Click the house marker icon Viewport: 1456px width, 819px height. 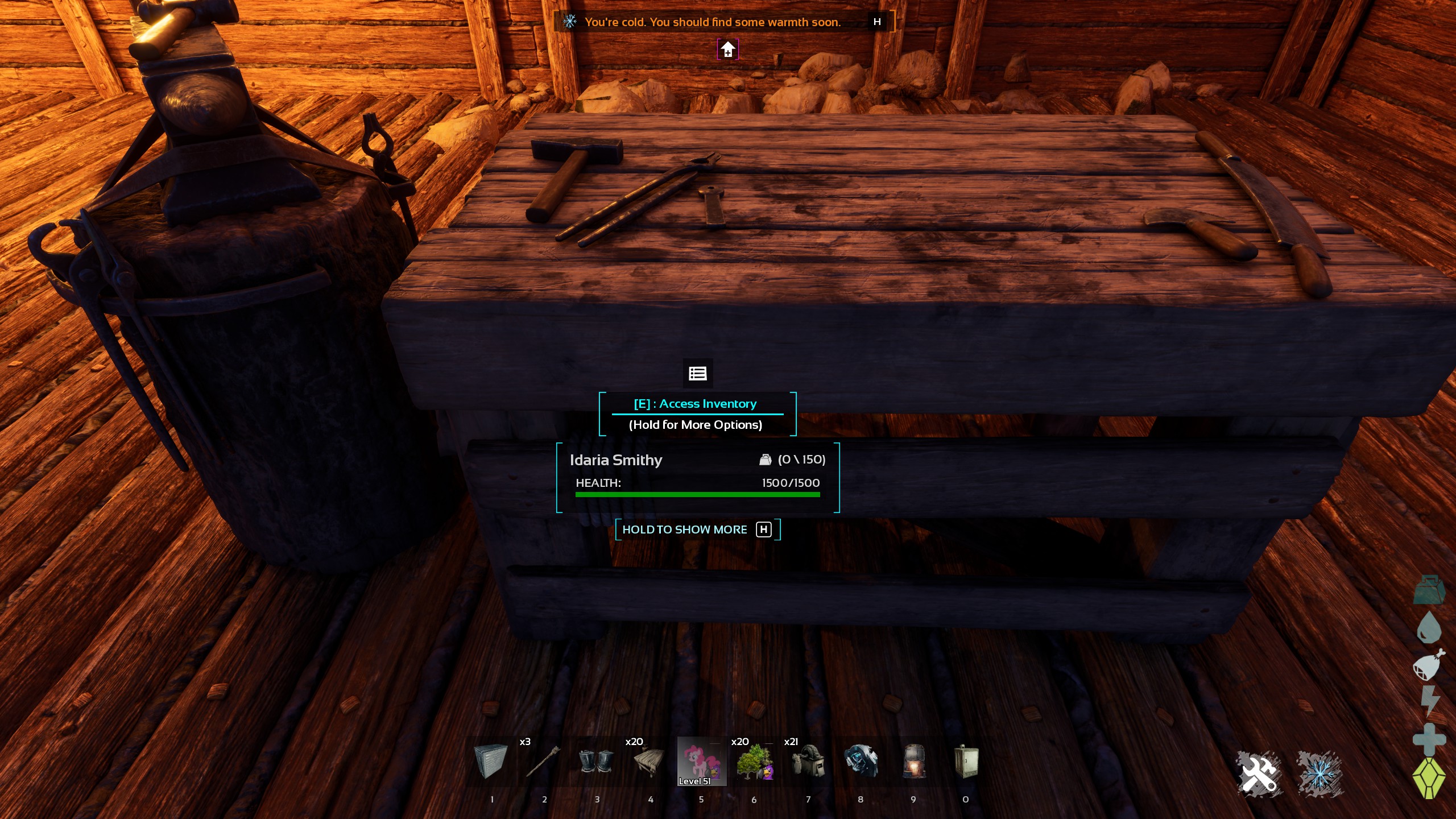(728, 50)
